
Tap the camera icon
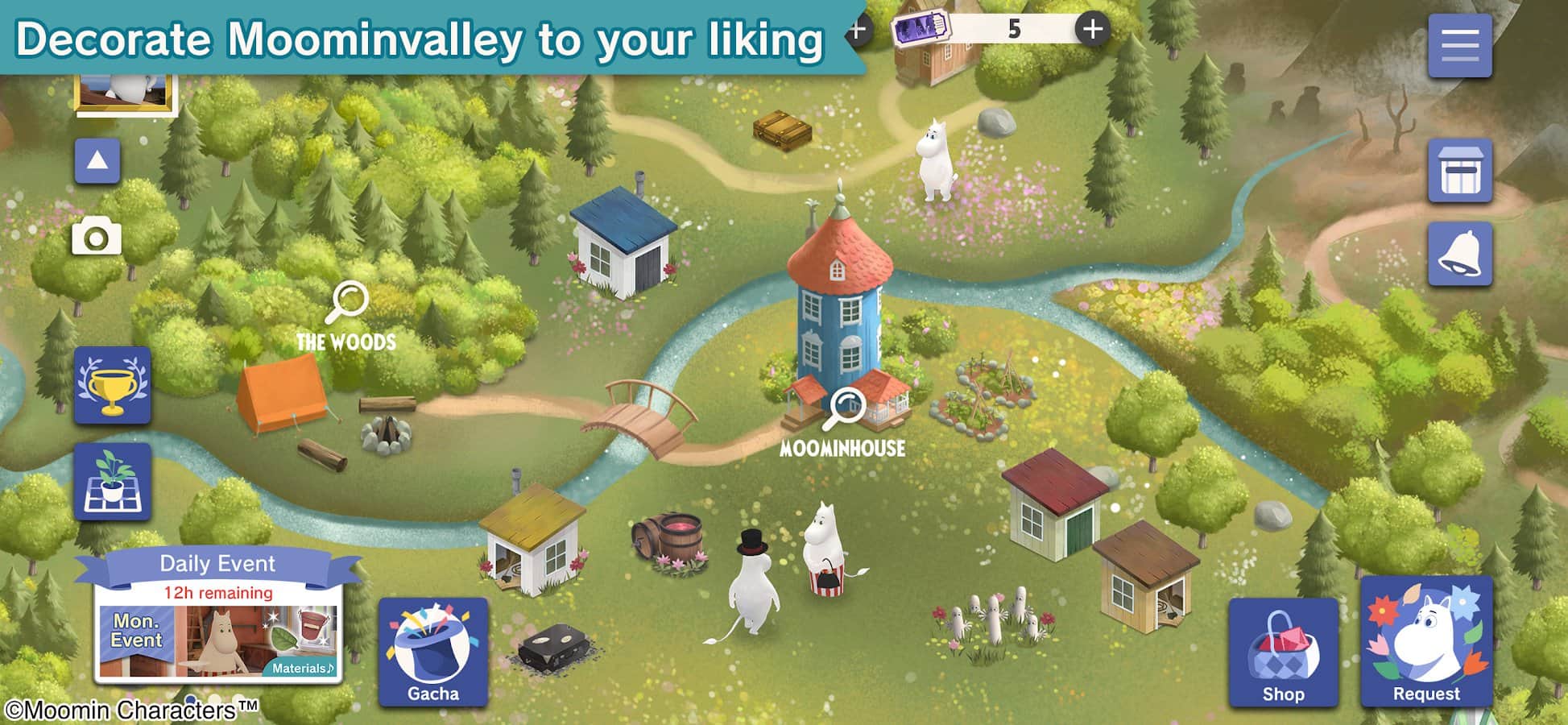(x=97, y=238)
